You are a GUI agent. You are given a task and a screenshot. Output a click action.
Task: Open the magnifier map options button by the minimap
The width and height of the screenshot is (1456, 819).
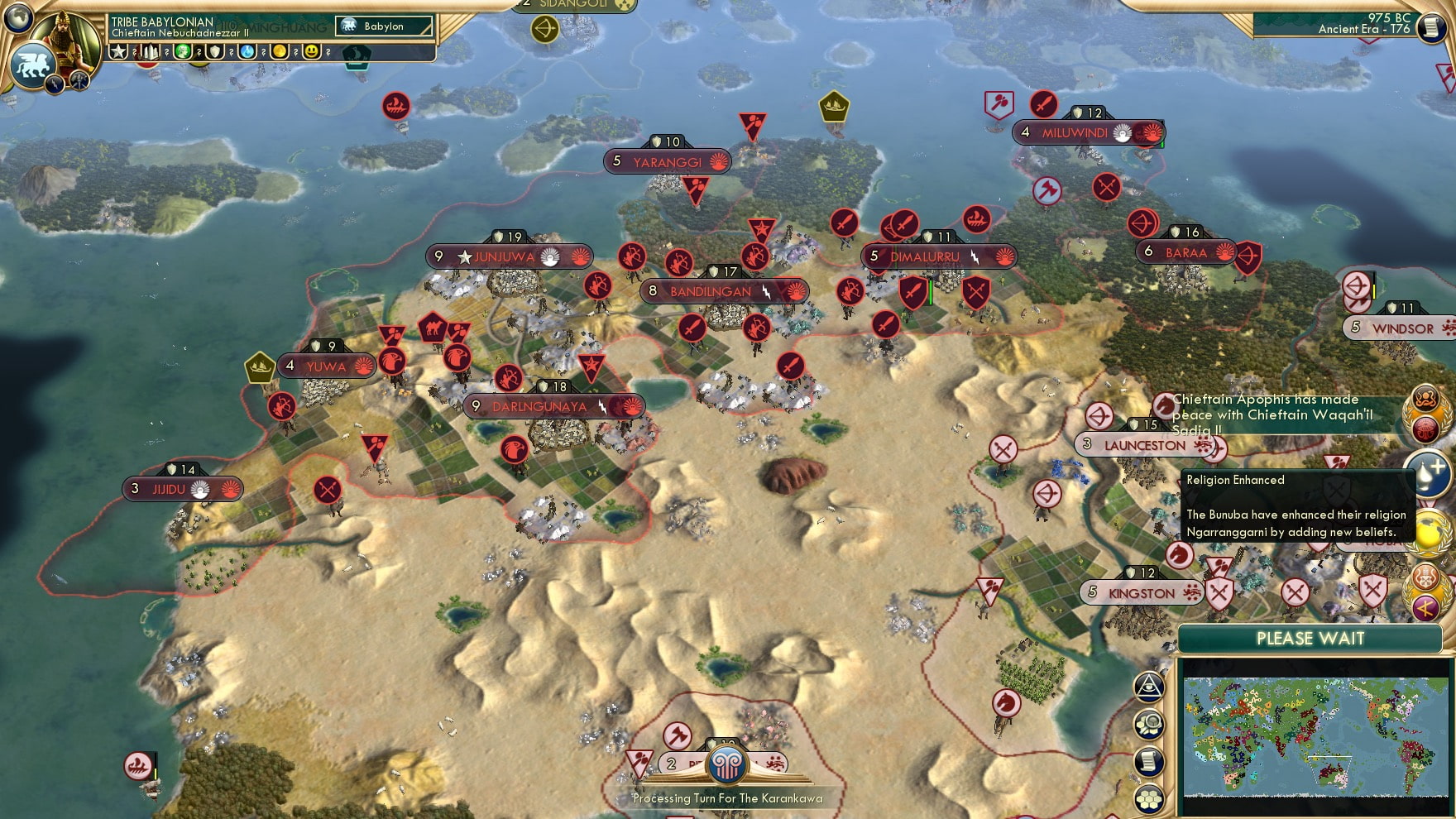point(1150,725)
